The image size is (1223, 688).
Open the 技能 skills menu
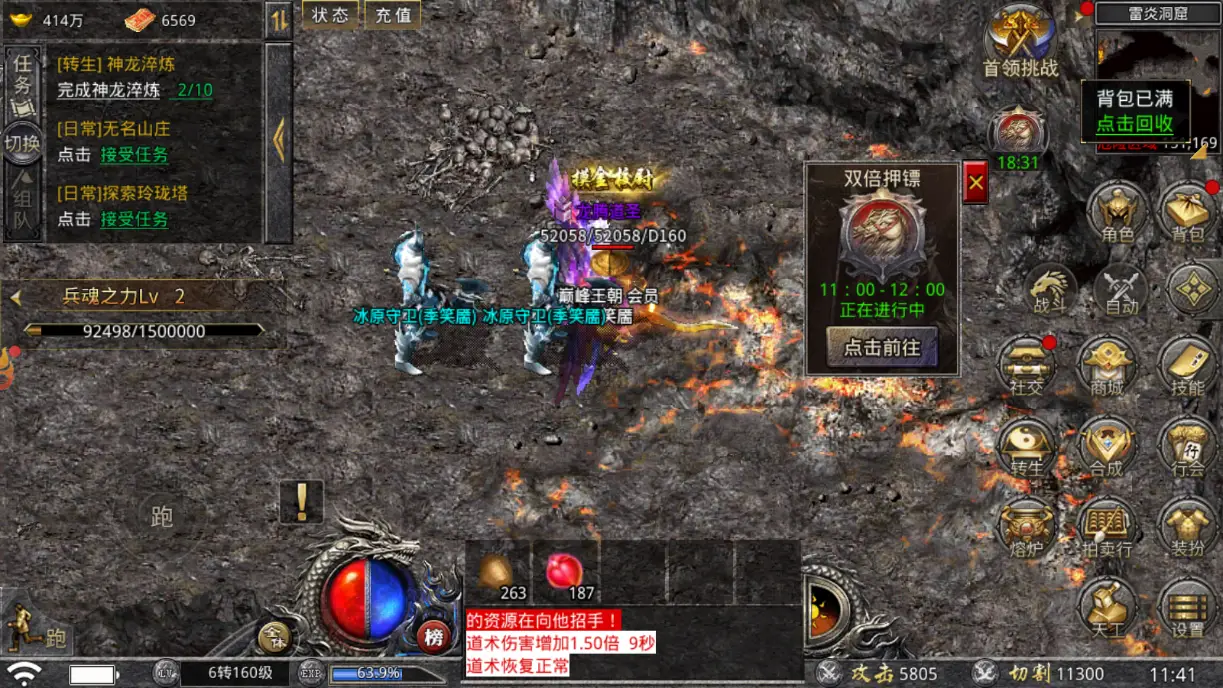pos(1187,367)
